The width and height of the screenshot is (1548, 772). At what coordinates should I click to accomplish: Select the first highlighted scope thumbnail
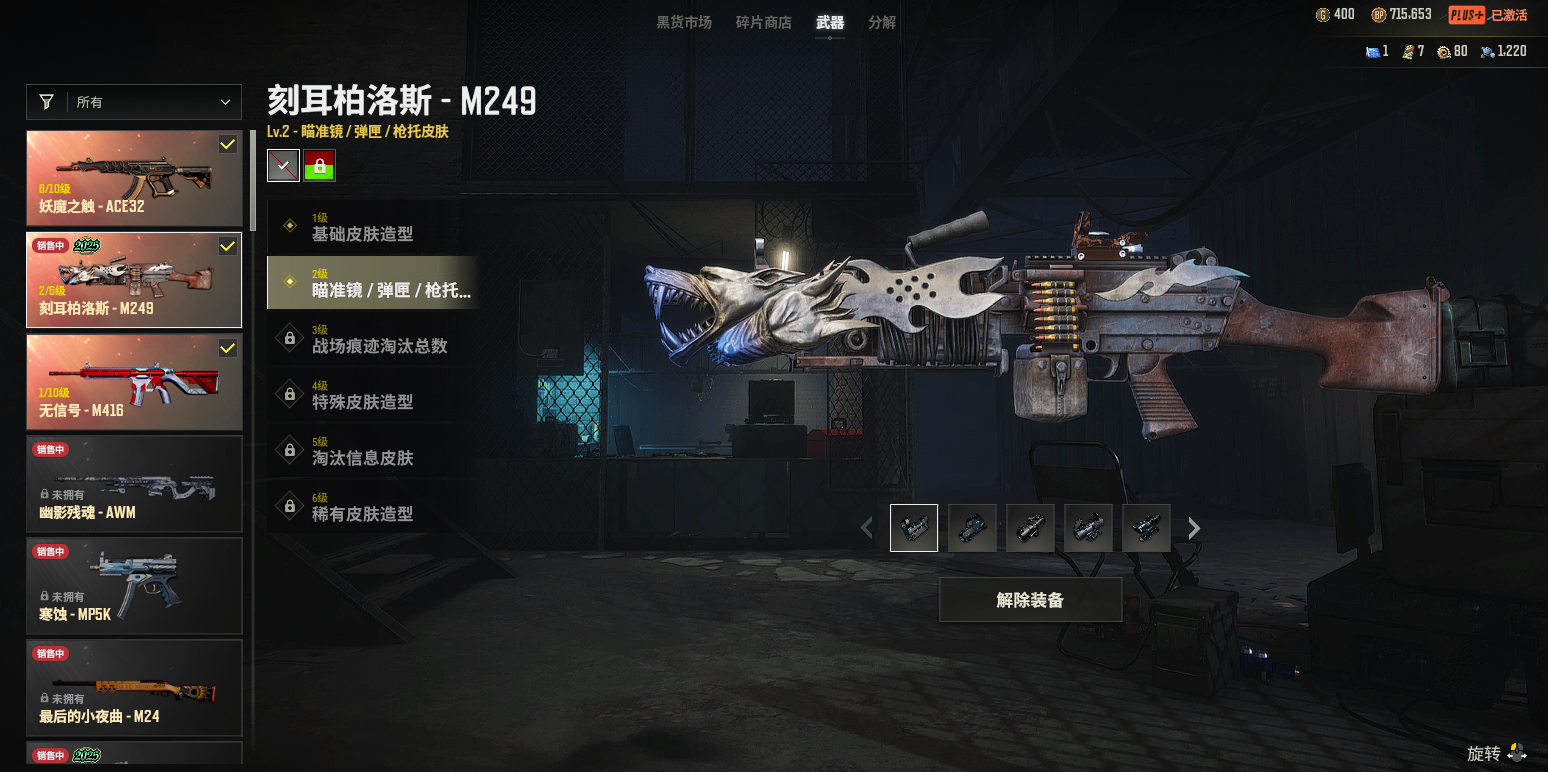click(x=914, y=528)
